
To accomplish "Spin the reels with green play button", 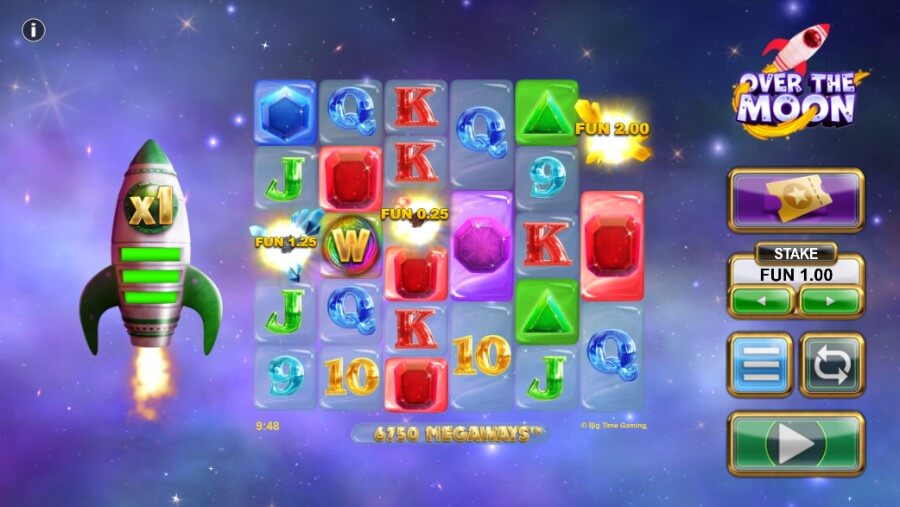I will point(796,443).
